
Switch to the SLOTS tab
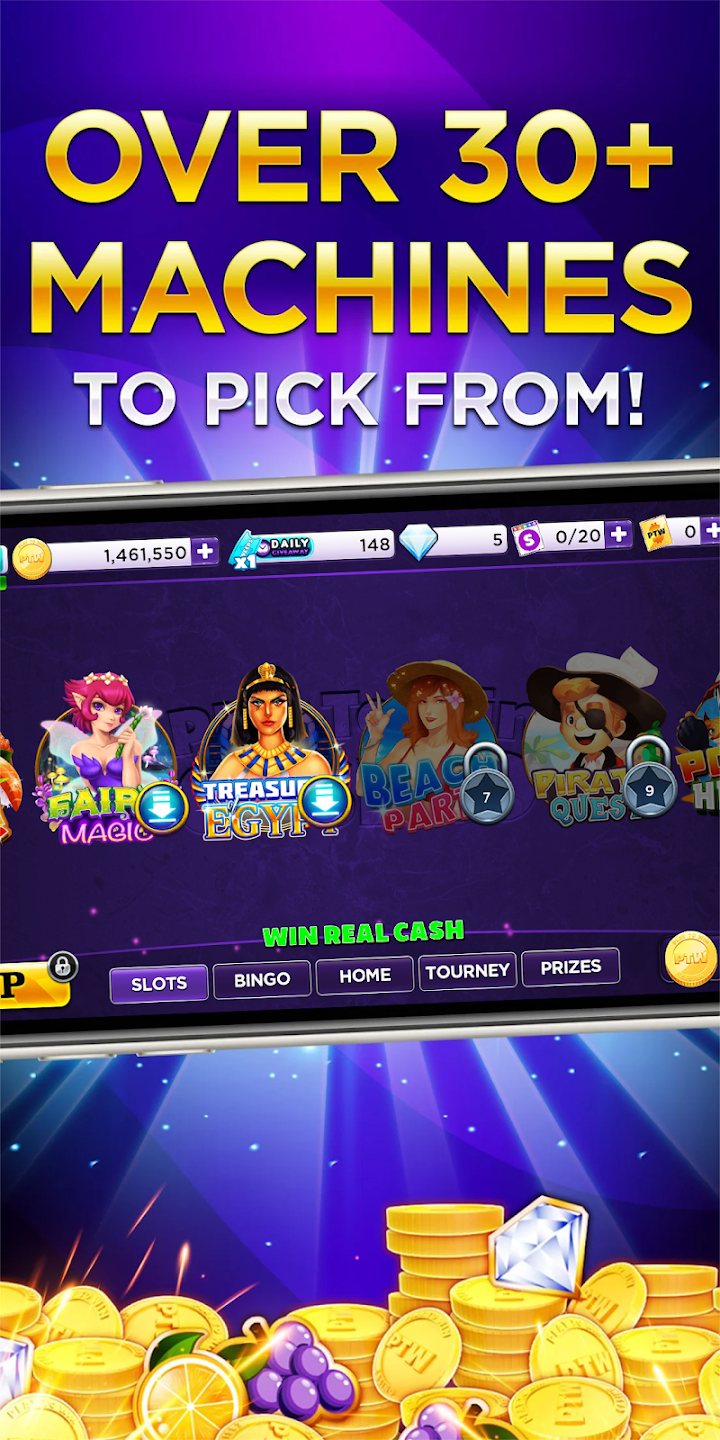tap(159, 984)
